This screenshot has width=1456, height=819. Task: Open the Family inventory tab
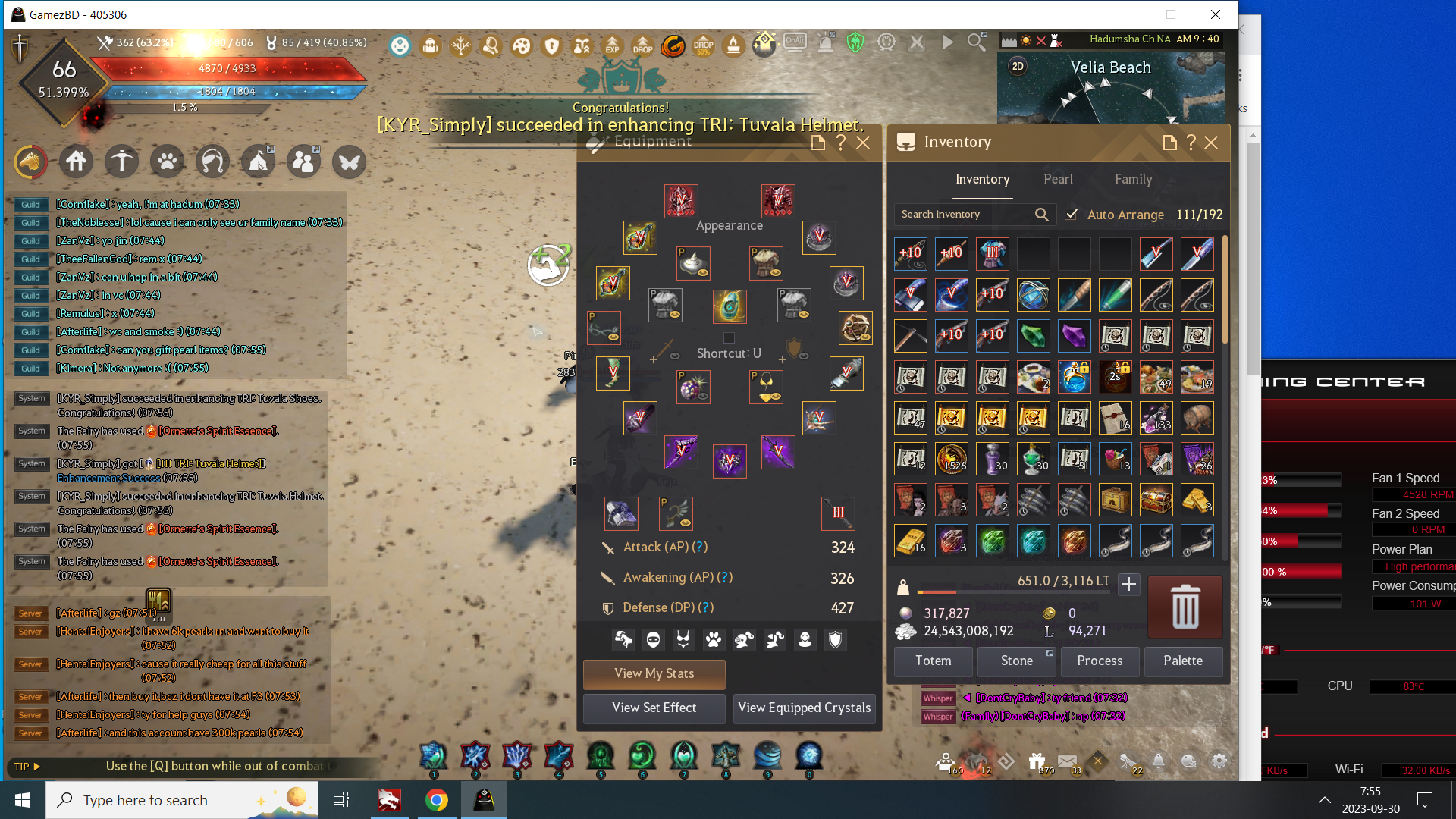(1133, 179)
